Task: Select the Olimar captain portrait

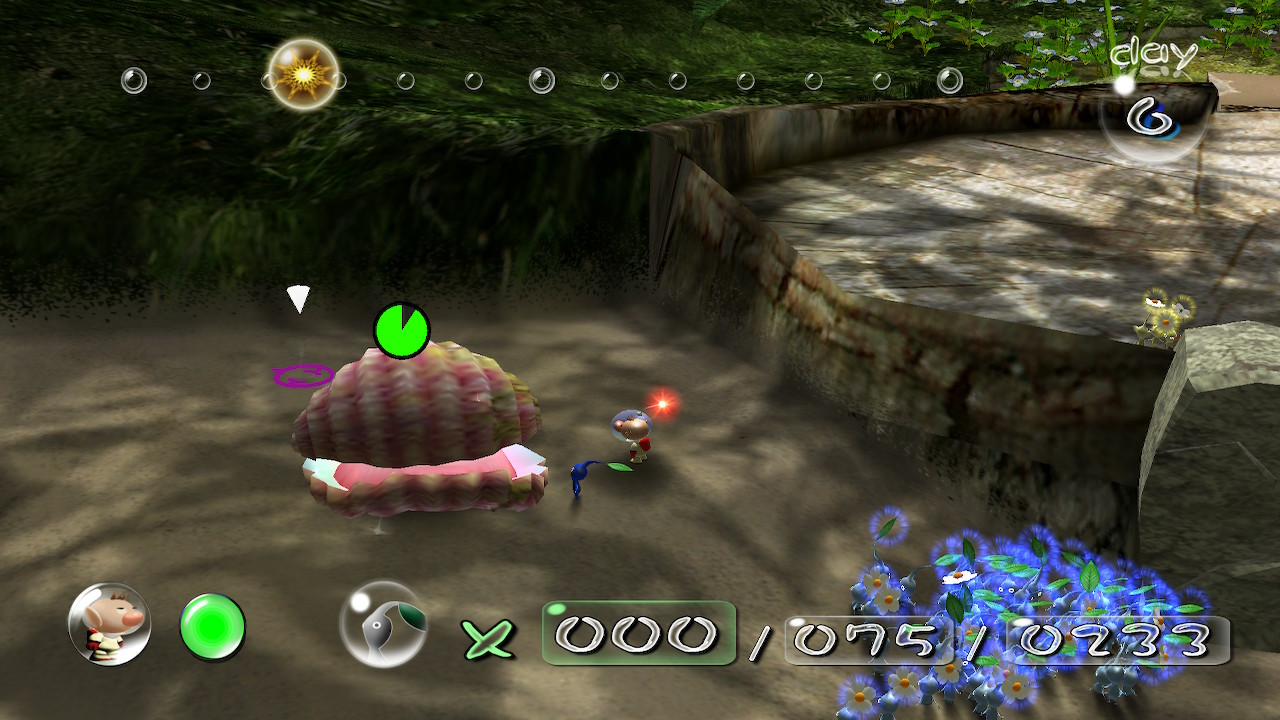Action: [x=109, y=625]
